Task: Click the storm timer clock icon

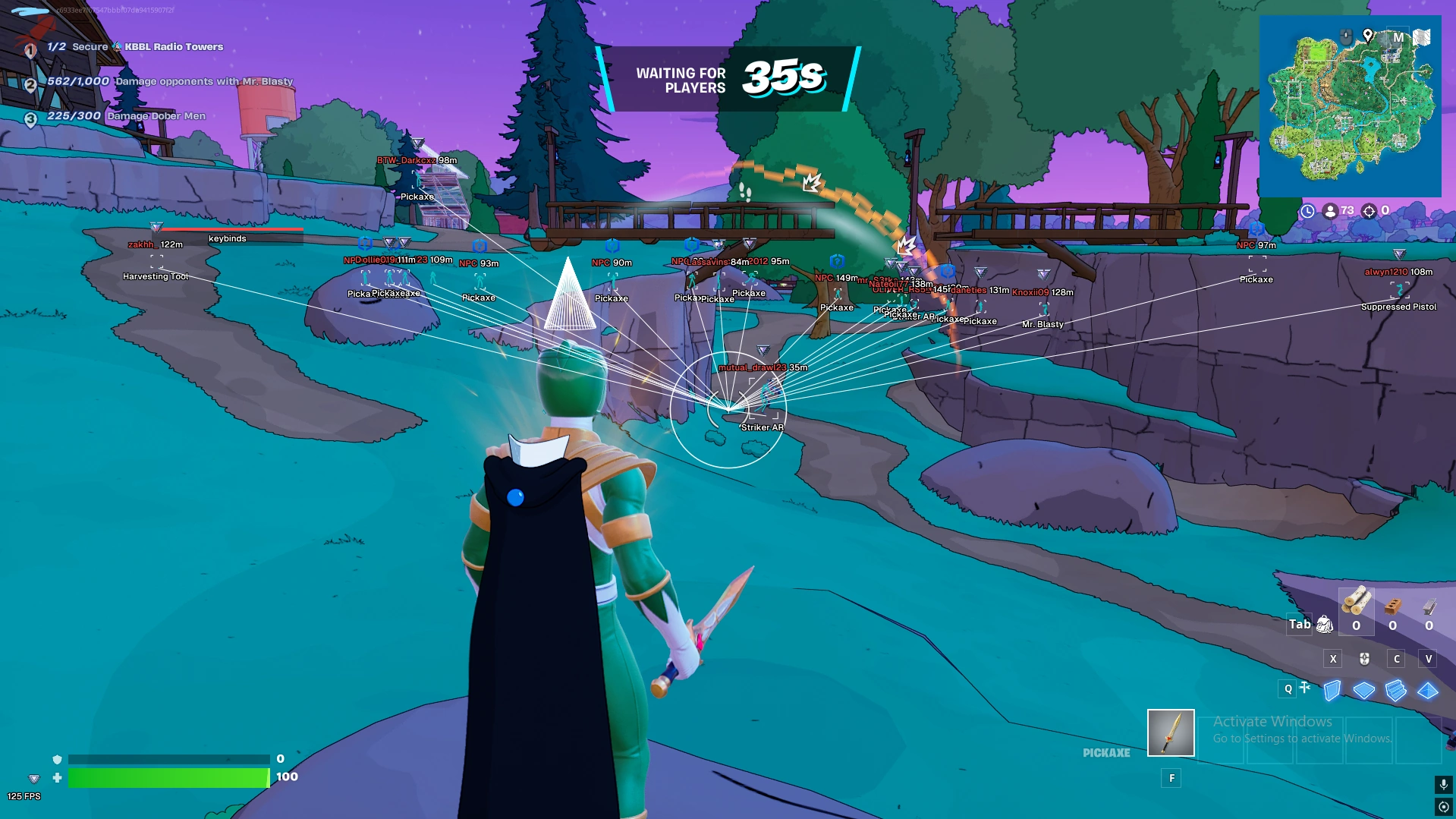Action: pos(1307,211)
